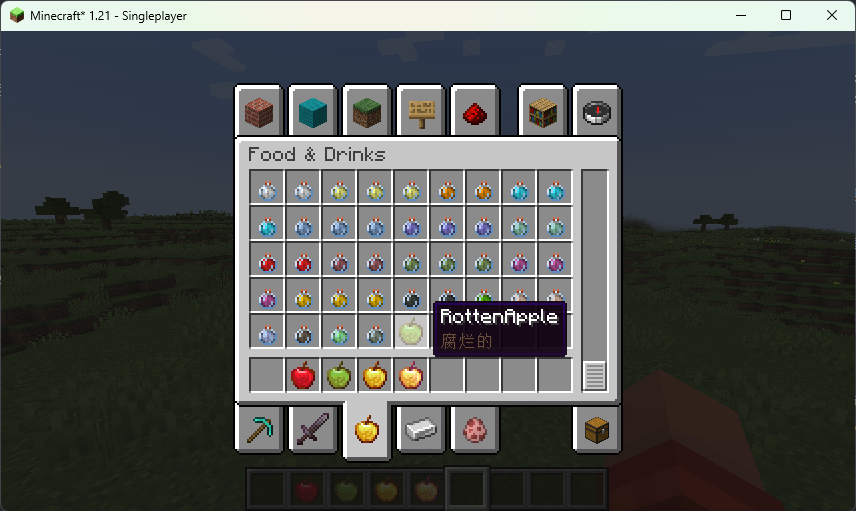Open the oak sign Functional Blocks tab
Viewport: 856px width, 511px height.
[421, 112]
